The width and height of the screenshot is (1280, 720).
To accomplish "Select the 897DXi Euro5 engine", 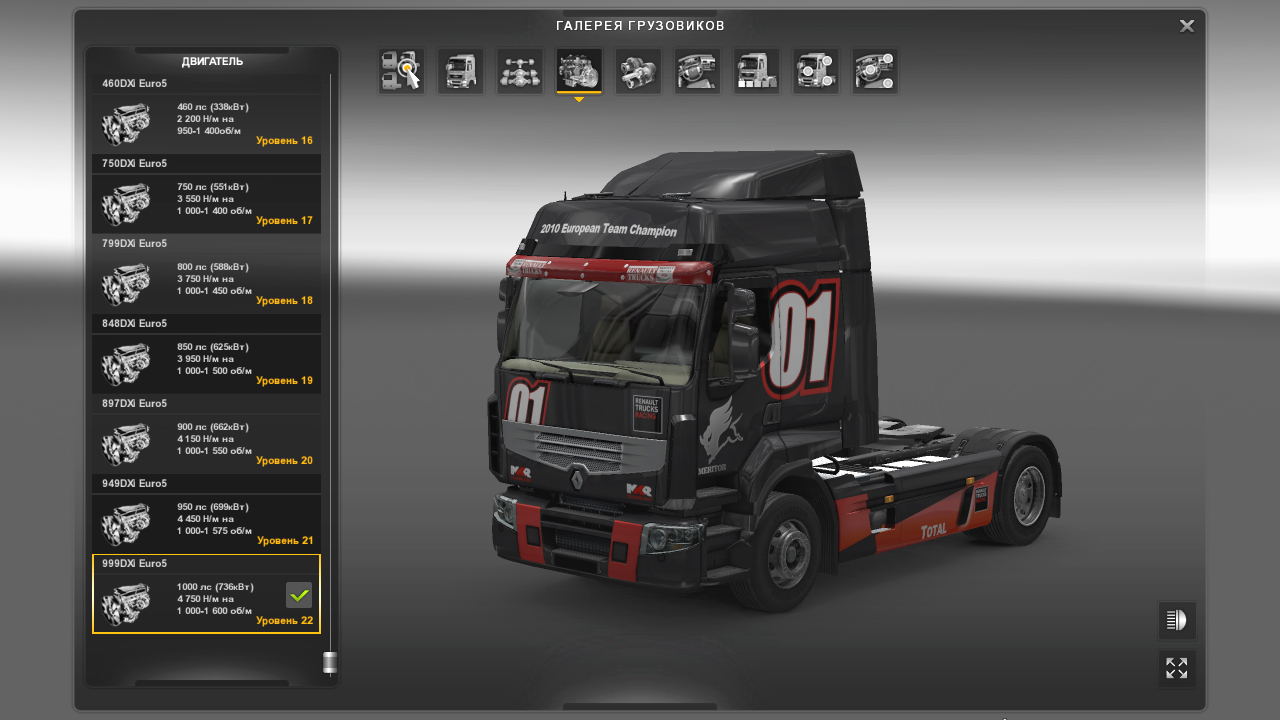I will pos(206,443).
